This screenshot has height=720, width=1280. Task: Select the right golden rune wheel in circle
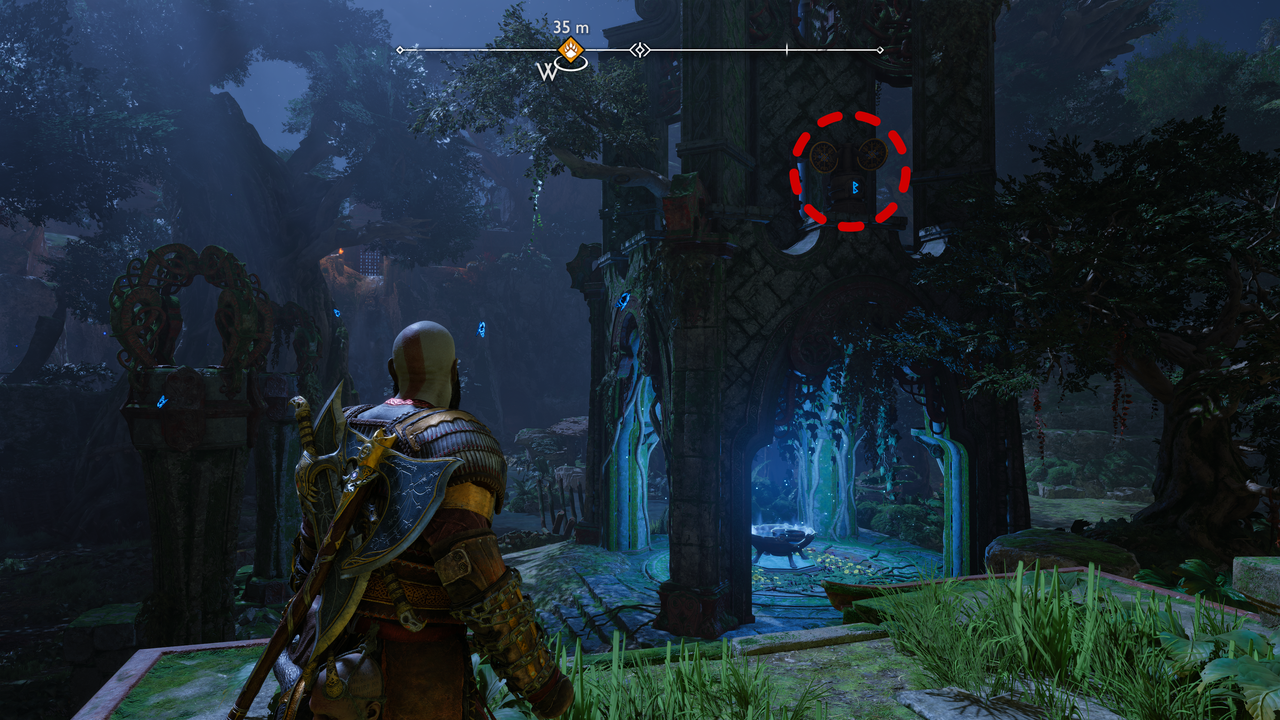(x=872, y=154)
